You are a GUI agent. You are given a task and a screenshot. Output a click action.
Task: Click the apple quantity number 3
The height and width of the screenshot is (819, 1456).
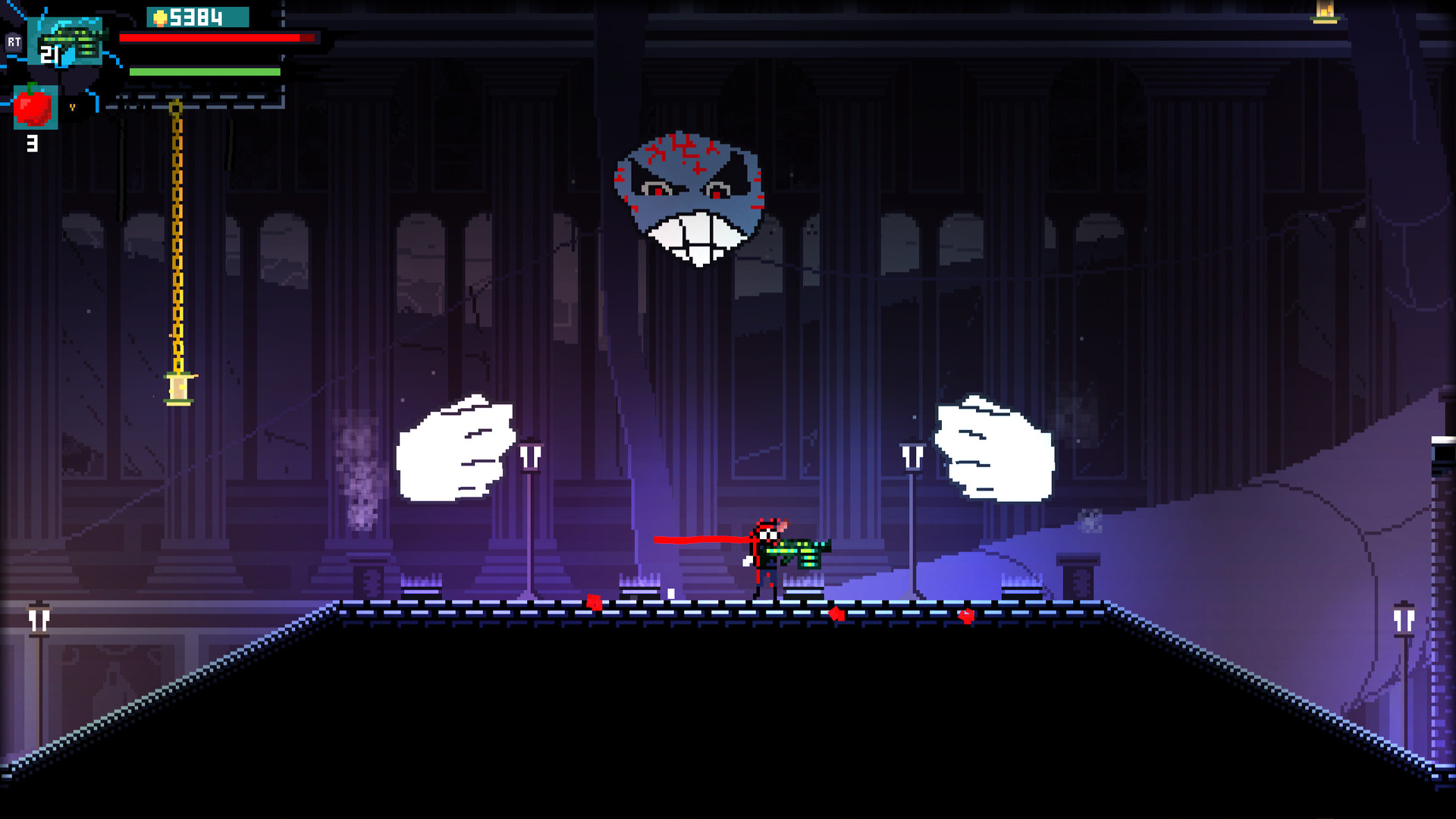tap(33, 143)
